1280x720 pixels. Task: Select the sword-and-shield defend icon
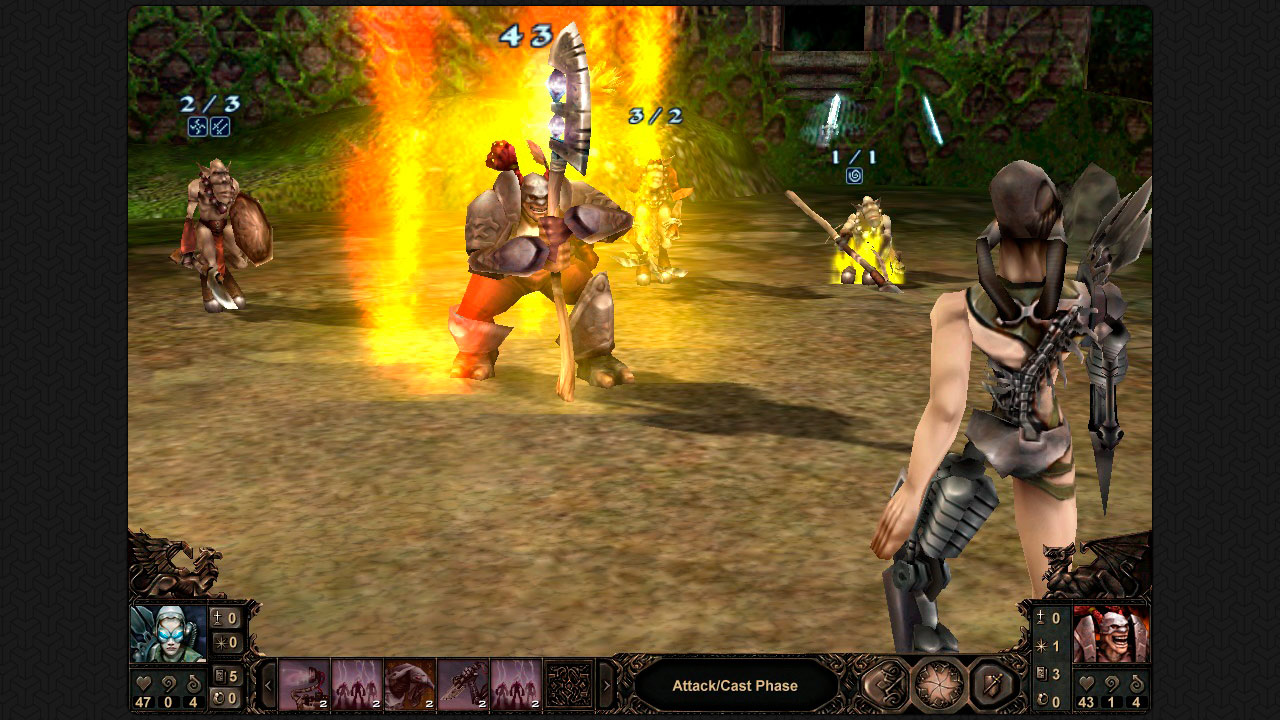tap(990, 684)
